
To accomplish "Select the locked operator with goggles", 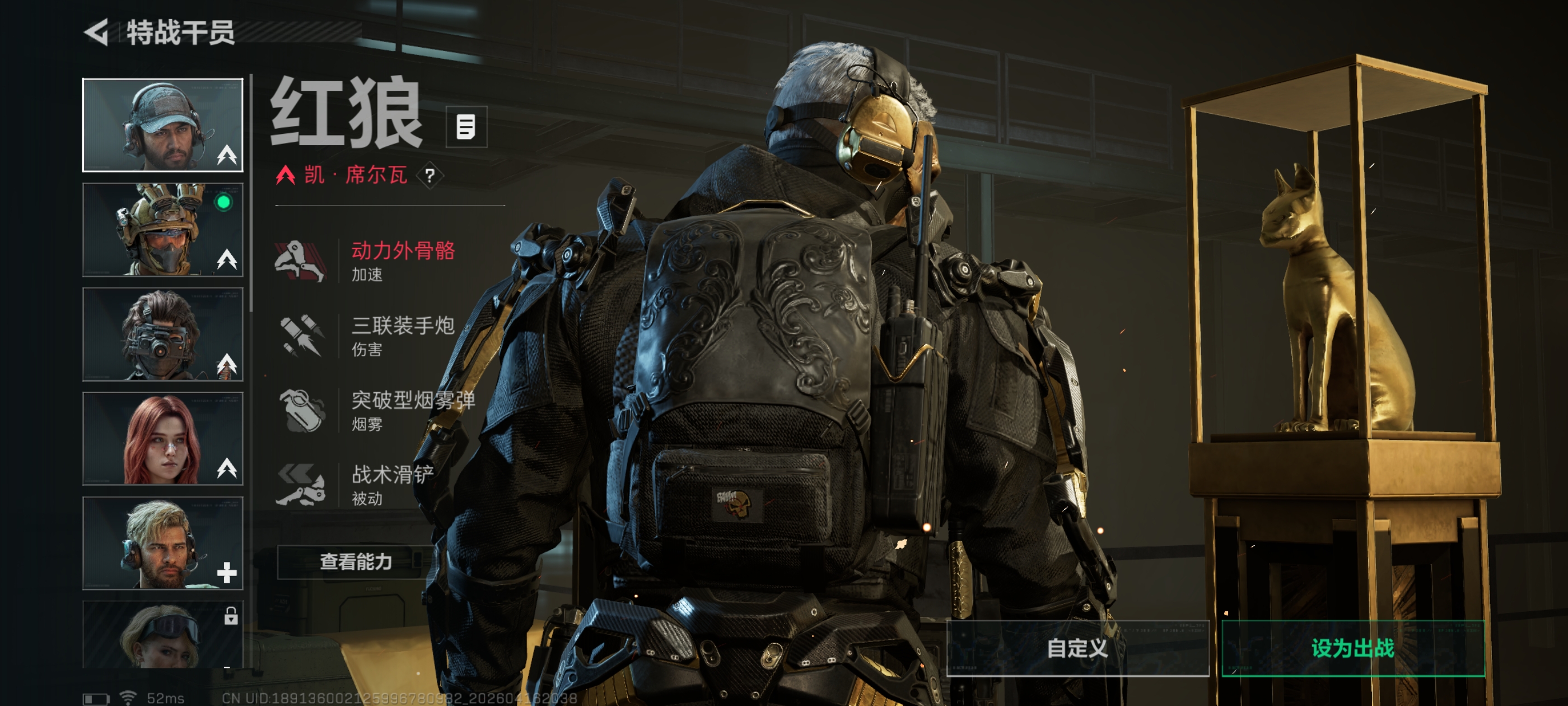I will (x=162, y=635).
